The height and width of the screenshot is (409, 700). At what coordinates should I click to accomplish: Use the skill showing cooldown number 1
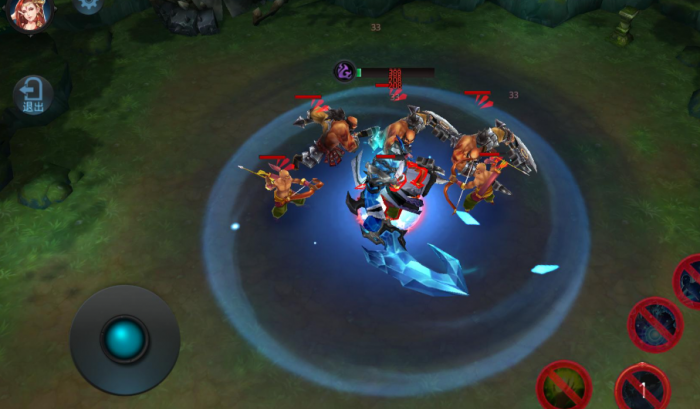click(642, 387)
